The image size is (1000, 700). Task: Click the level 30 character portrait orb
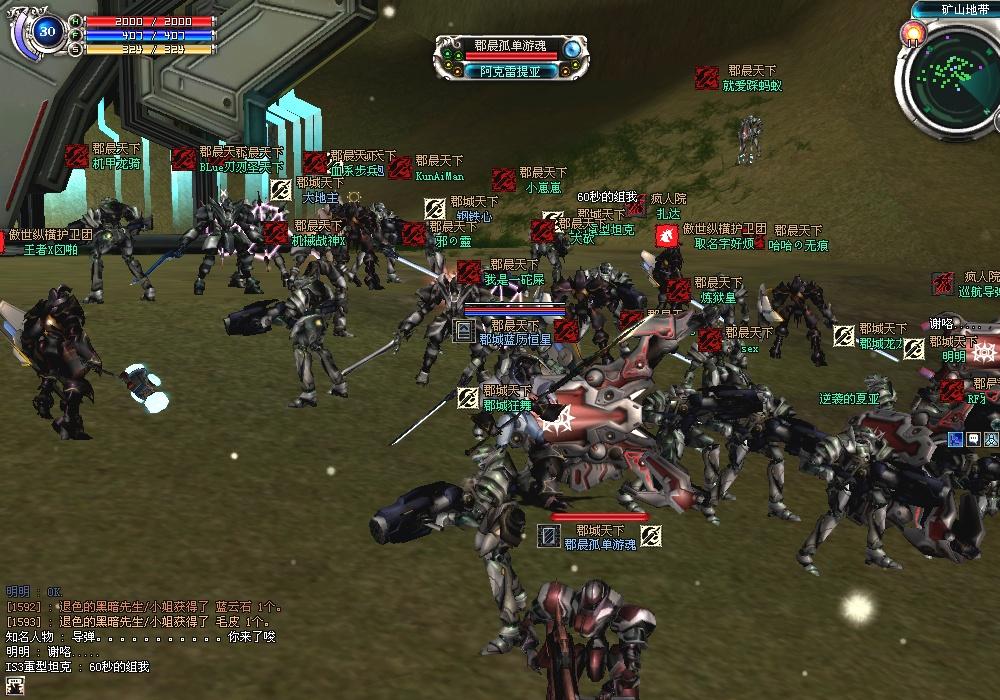coord(46,31)
